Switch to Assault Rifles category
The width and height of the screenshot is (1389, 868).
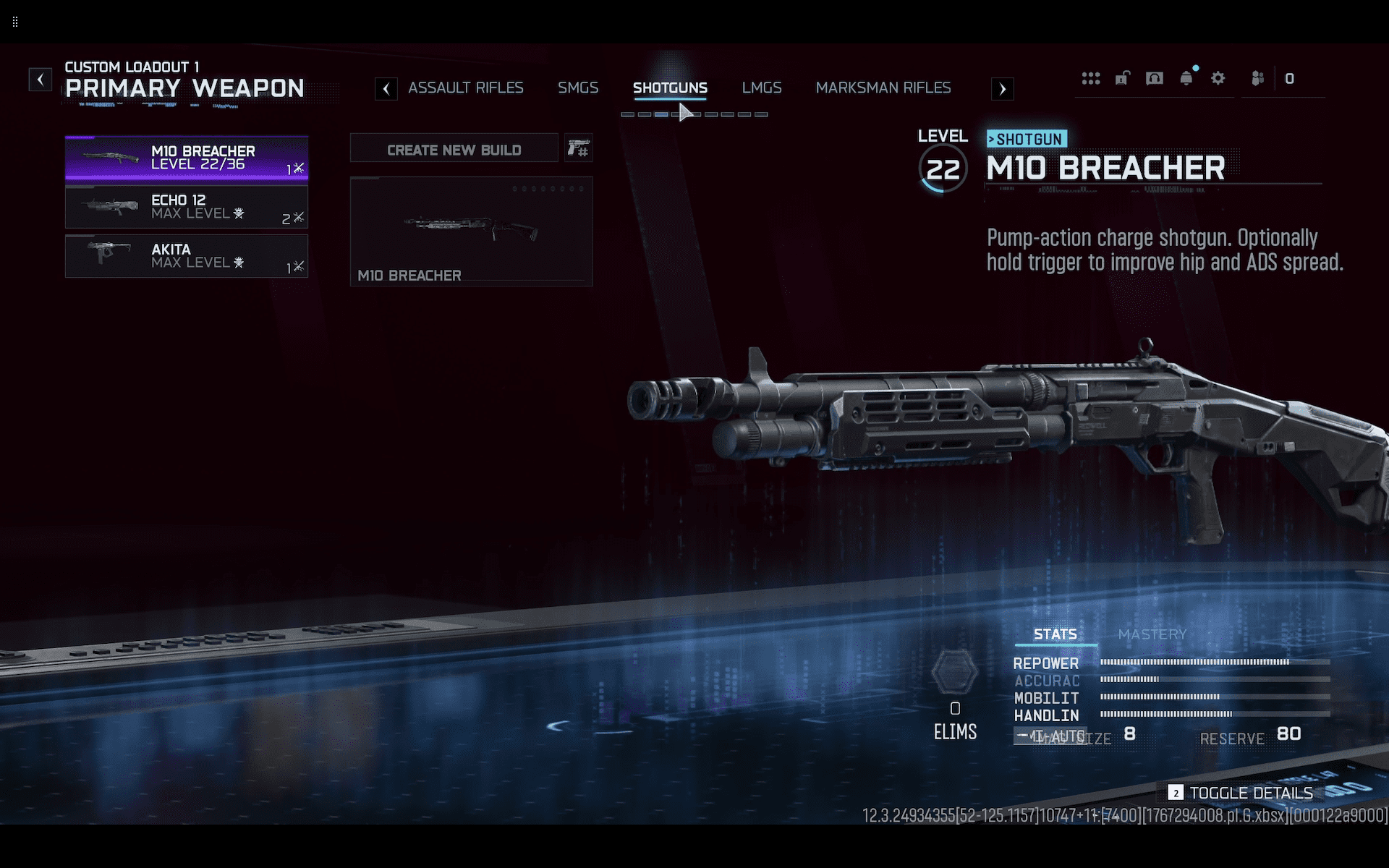[x=465, y=88]
